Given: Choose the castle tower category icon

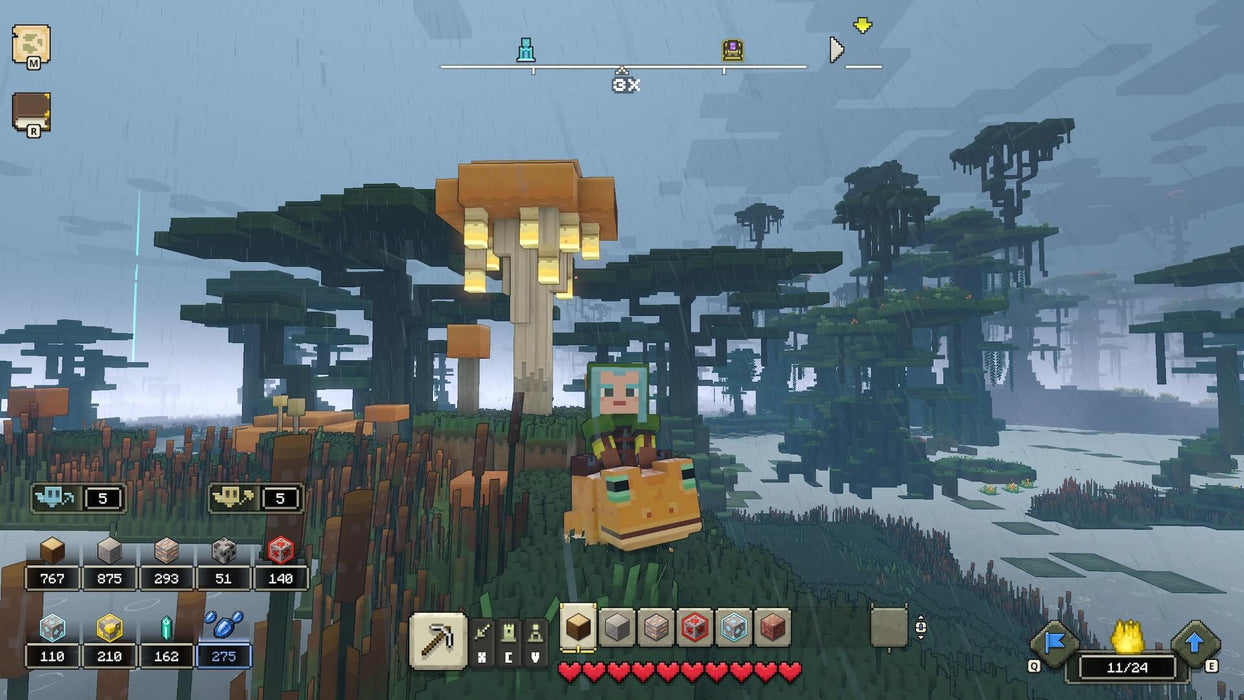Looking at the screenshot, I should coord(509,633).
